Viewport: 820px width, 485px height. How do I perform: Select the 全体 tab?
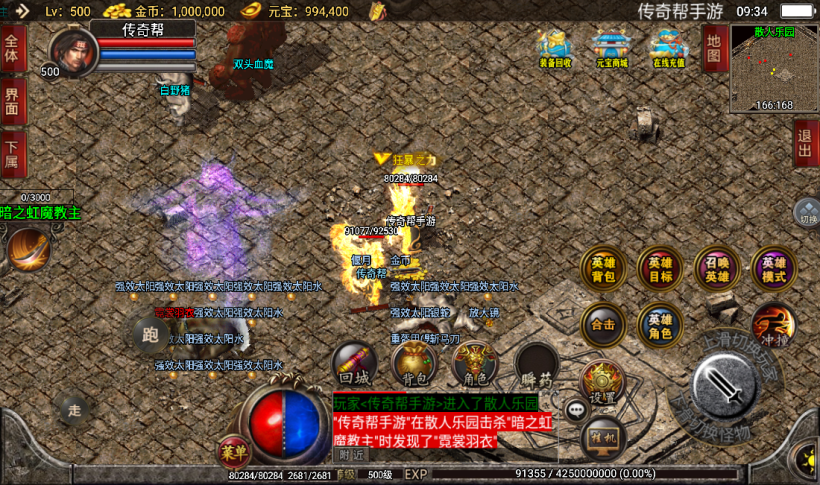point(13,49)
